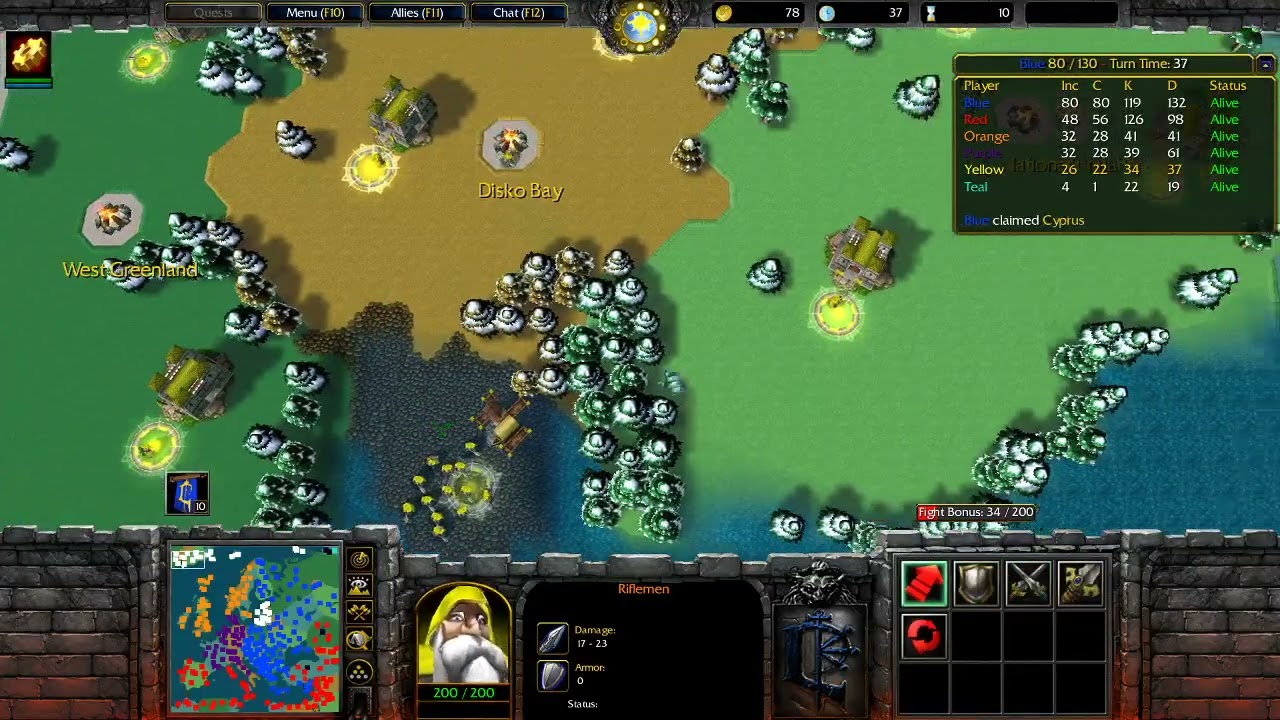Screen dimensions: 1280x720
Task: Open the formation toggle button below minimap
Action: (359, 671)
